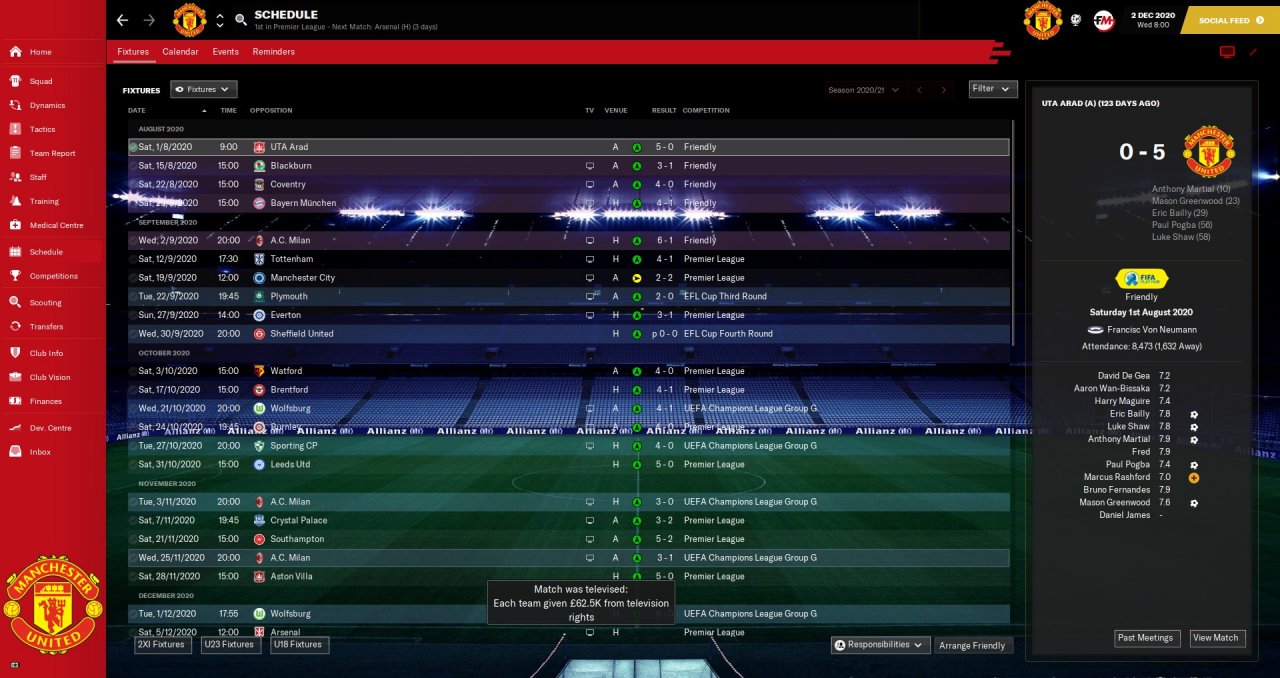Show the U23 Fixtures
The width and height of the screenshot is (1280, 678).
pyautogui.click(x=231, y=645)
